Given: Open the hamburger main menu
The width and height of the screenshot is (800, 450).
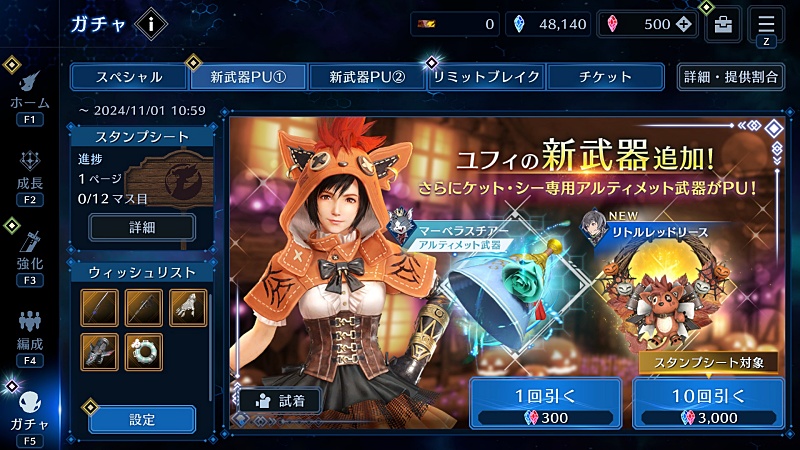Looking at the screenshot, I should point(766,23).
